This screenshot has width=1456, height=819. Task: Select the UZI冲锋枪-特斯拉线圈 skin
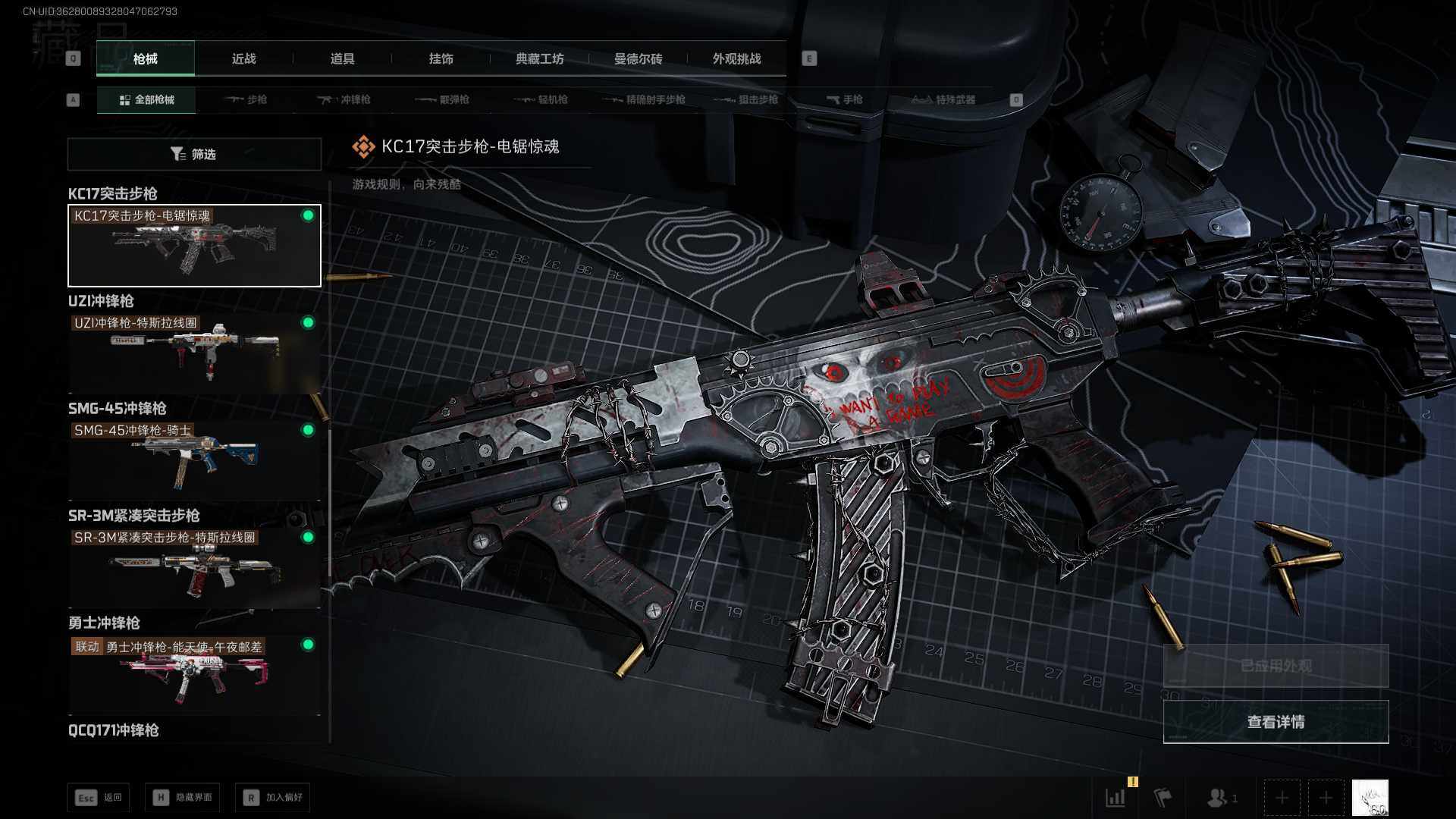click(194, 352)
